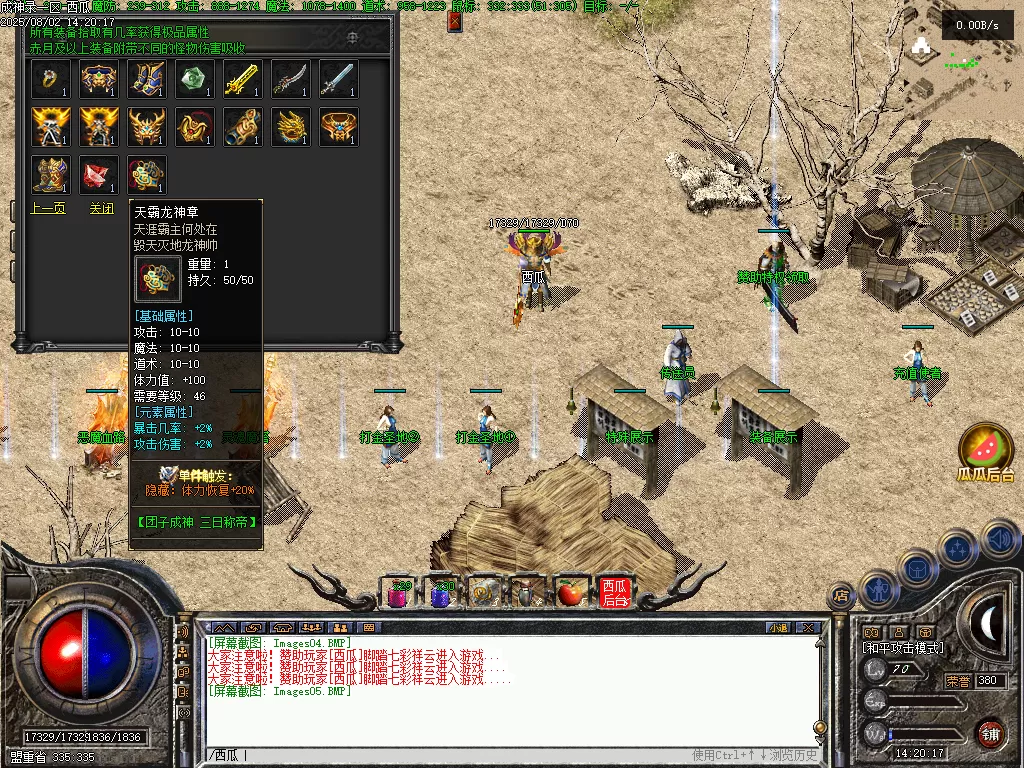This screenshot has height=768, width=1024.
Task: Select the 天霸龙神章 medal slot
Action: [147, 175]
